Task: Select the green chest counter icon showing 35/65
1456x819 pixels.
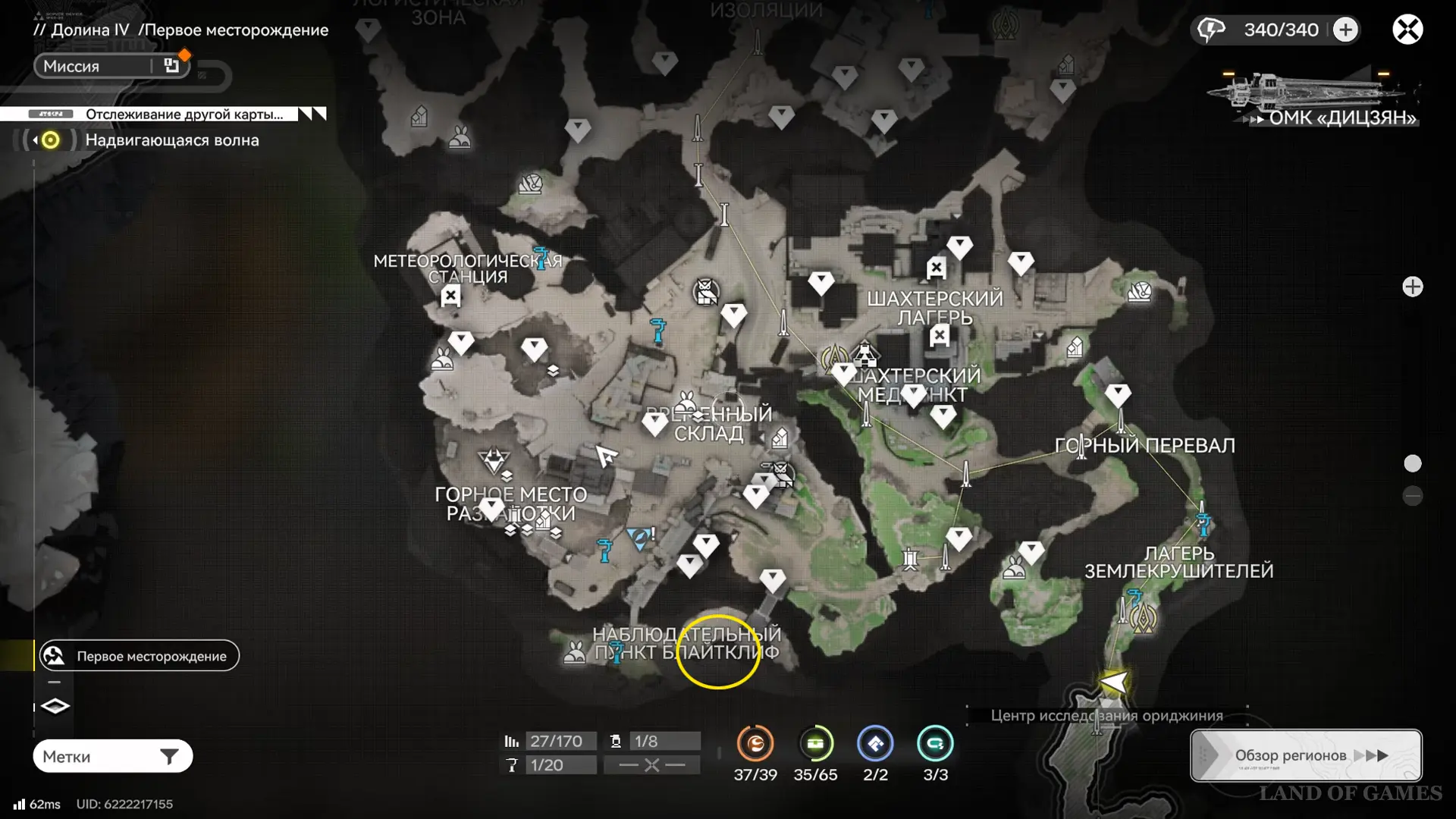Action: [x=815, y=744]
